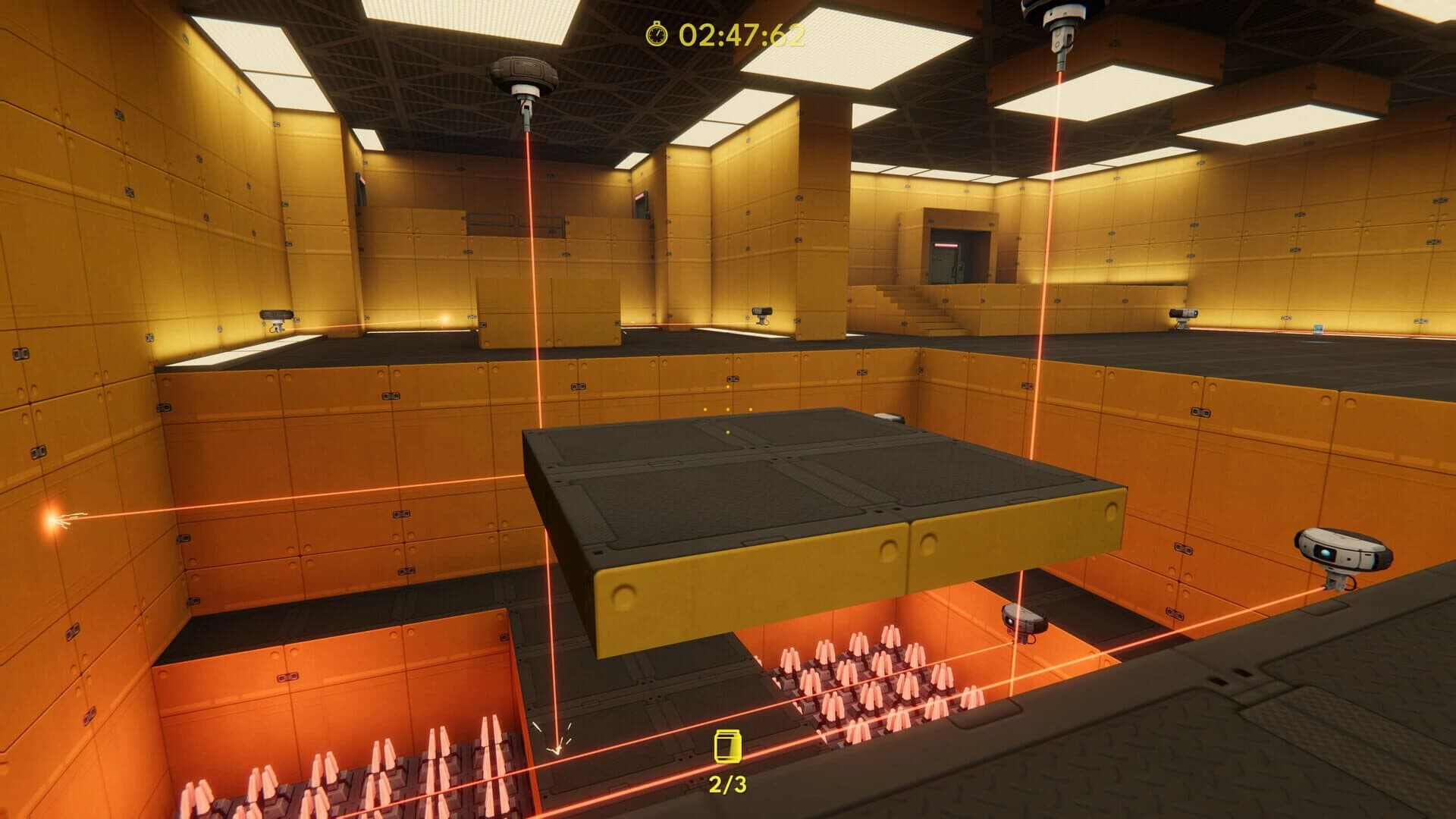This screenshot has height=819, width=1456.
Task: Click the downward arrow indicator near the bottom center
Action: tap(556, 745)
